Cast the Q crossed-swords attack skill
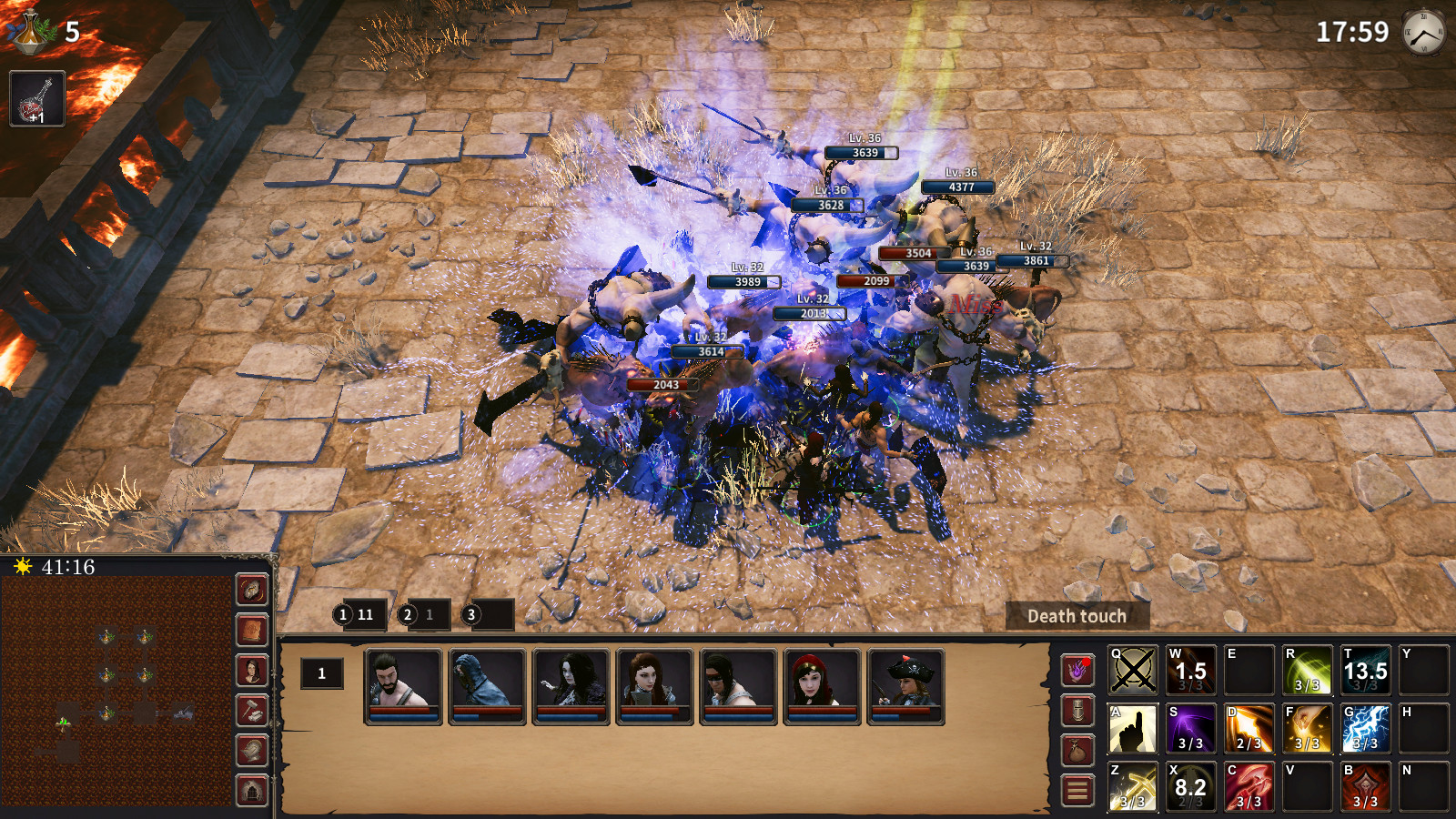1456x819 pixels. point(1135,672)
